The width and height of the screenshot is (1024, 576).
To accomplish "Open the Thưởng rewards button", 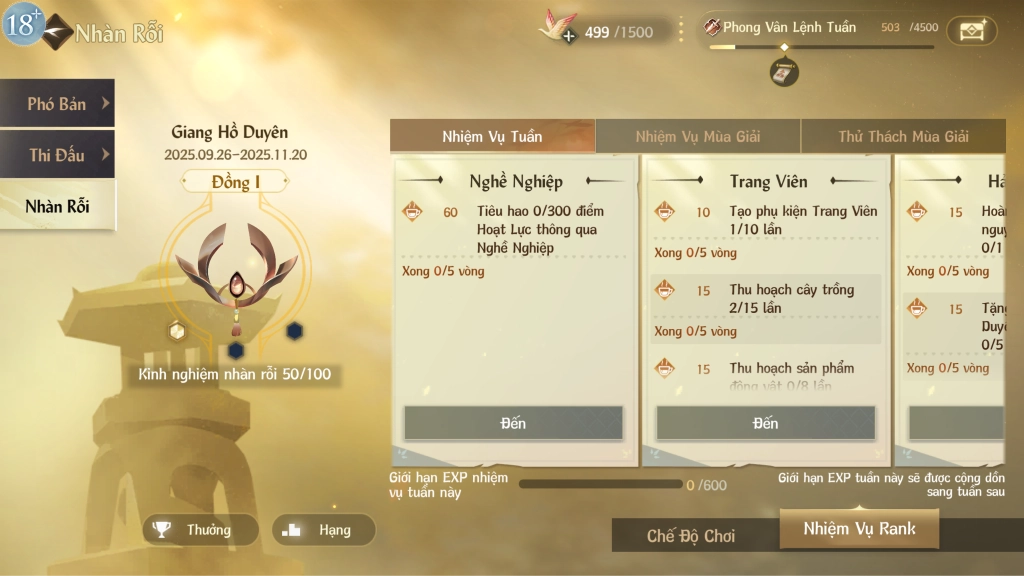I will [x=200, y=530].
